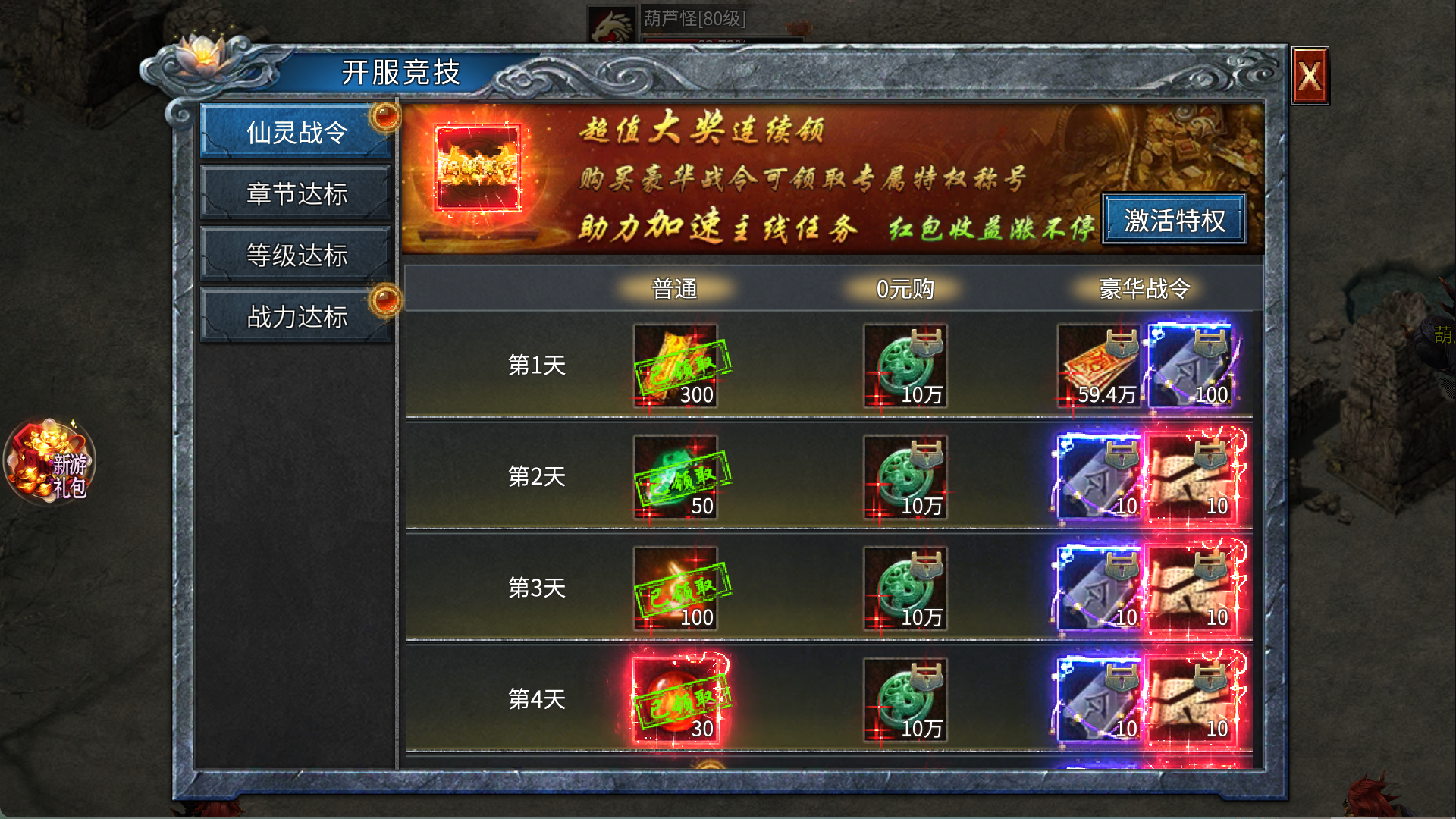Select day 3 normal reward of 100

click(676, 589)
